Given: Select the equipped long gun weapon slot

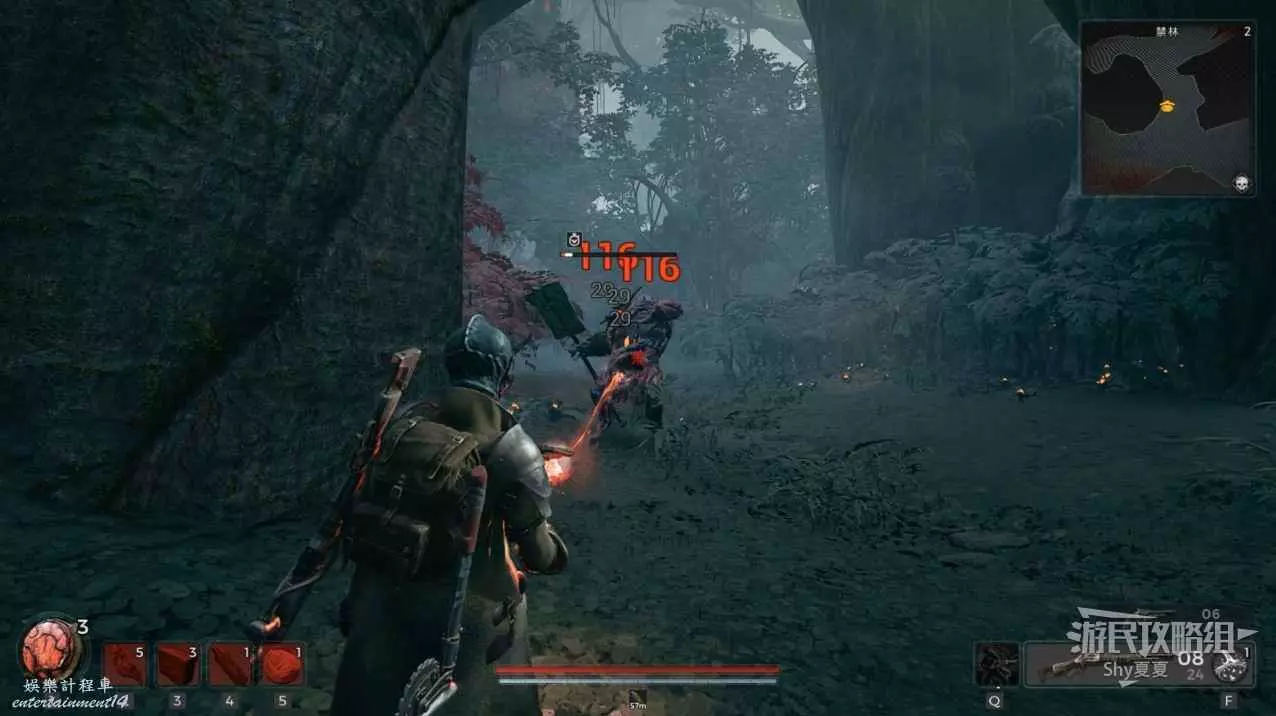Looking at the screenshot, I should point(1112,664).
